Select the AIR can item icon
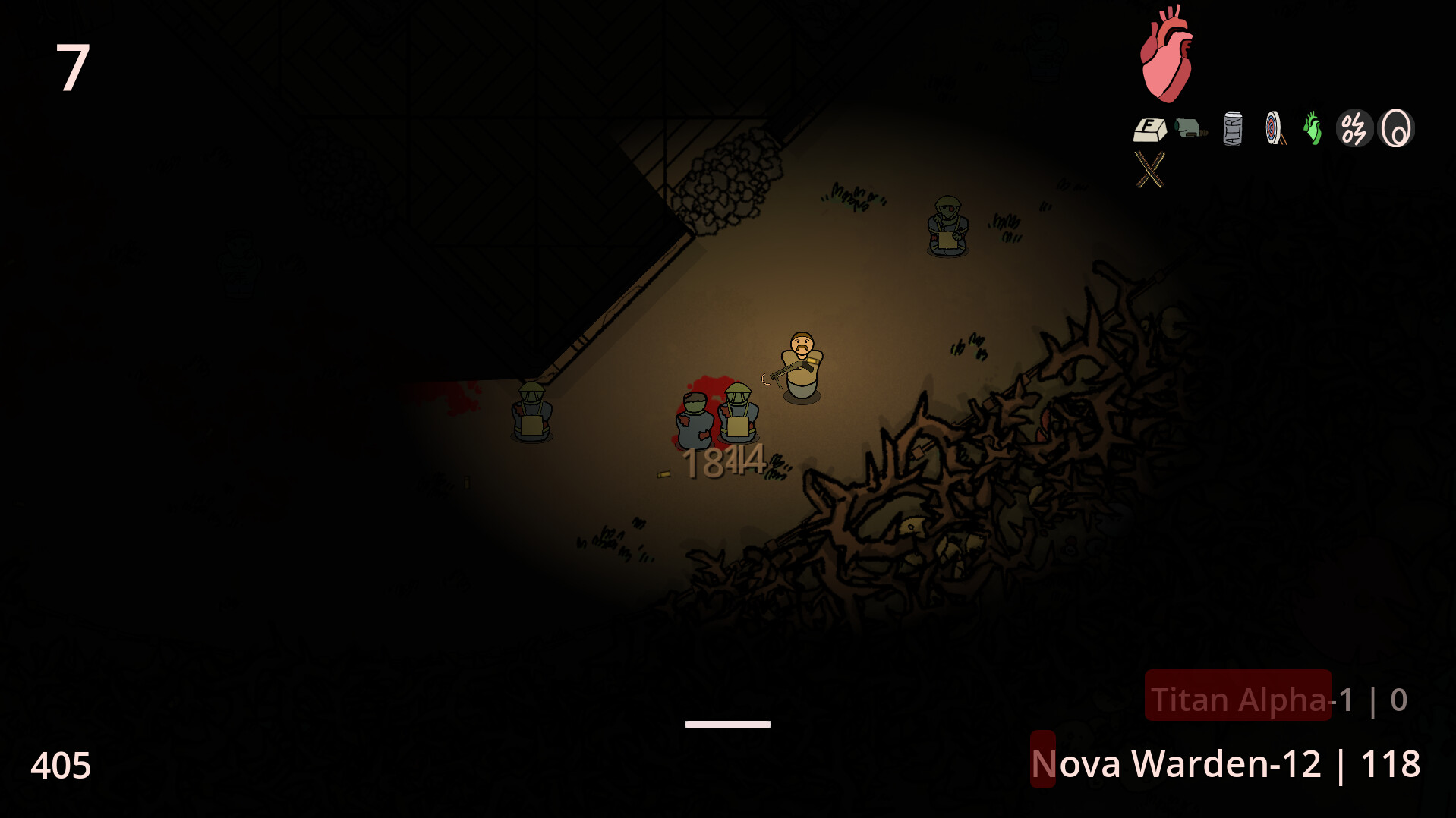The height and width of the screenshot is (818, 1456). click(x=1232, y=129)
